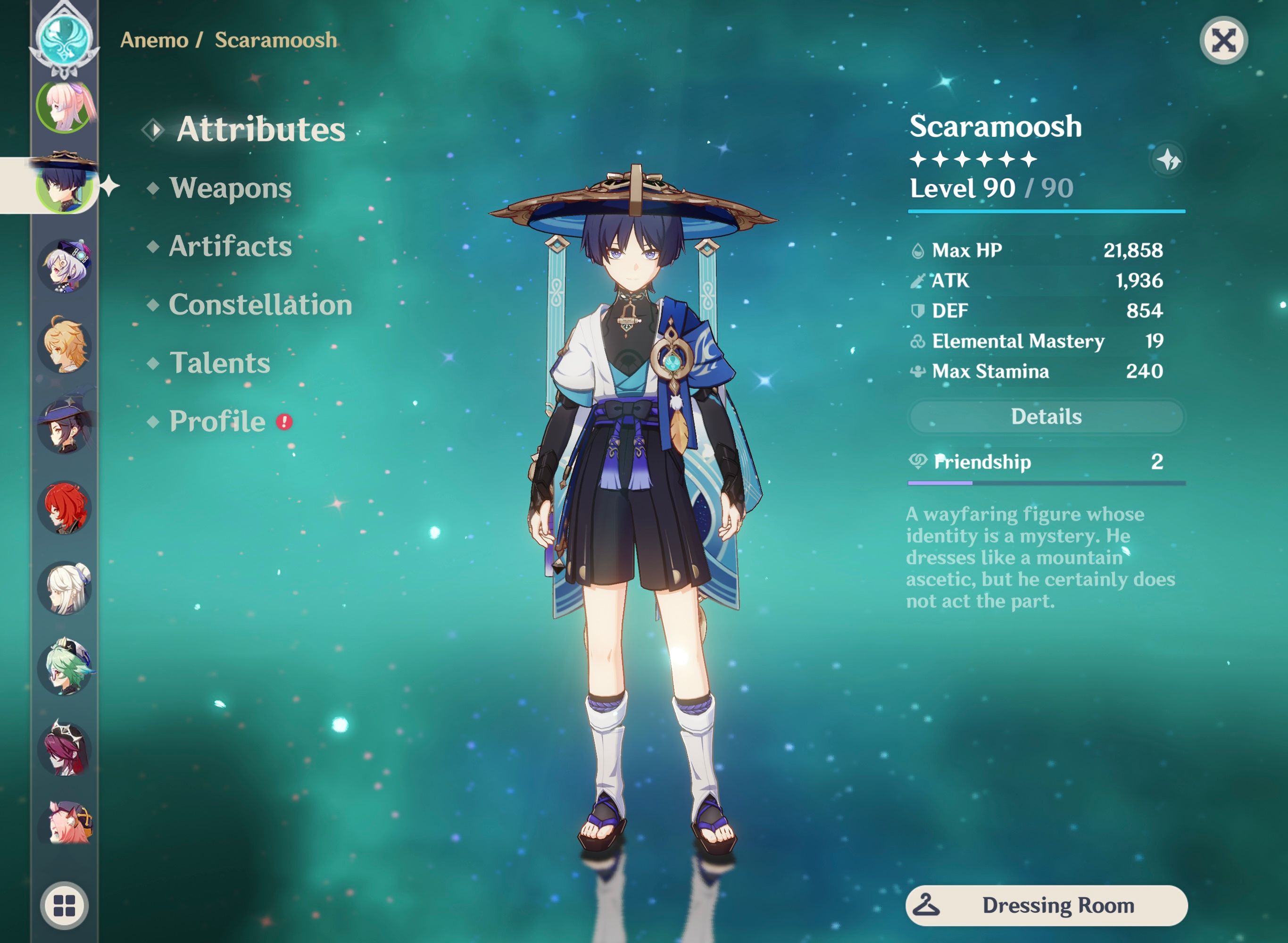Open the Attributes section
This screenshot has height=943, width=1288.
pos(260,130)
